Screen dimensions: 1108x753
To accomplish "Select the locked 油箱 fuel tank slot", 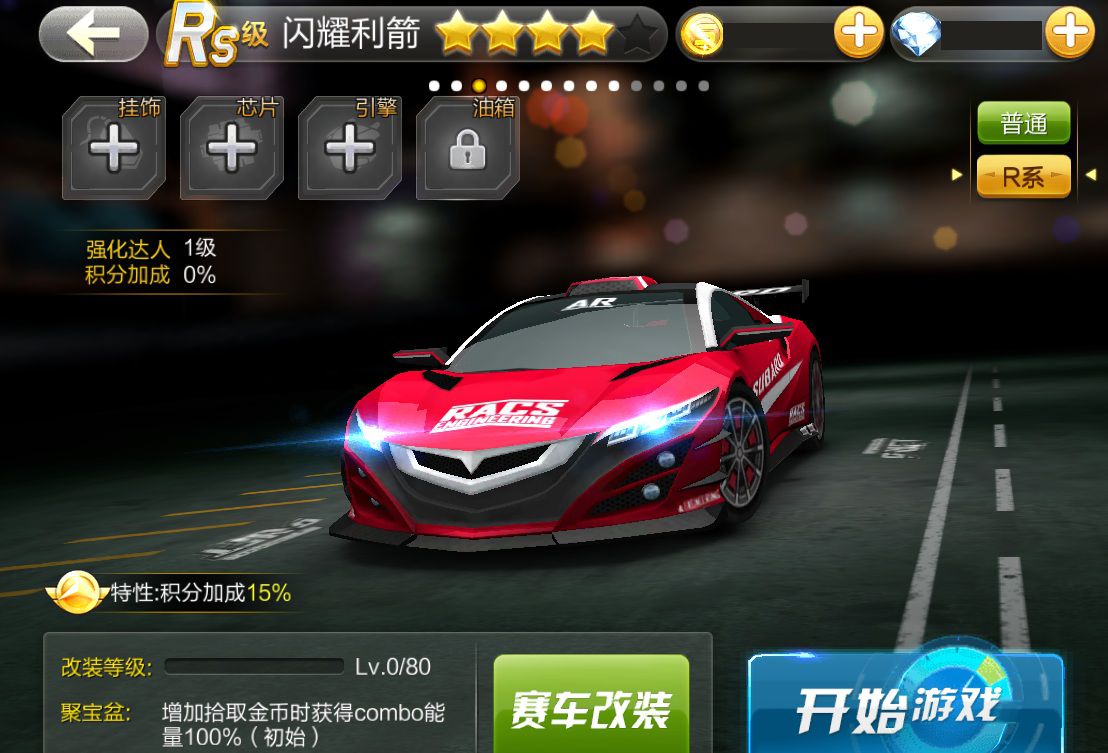I will [467, 150].
